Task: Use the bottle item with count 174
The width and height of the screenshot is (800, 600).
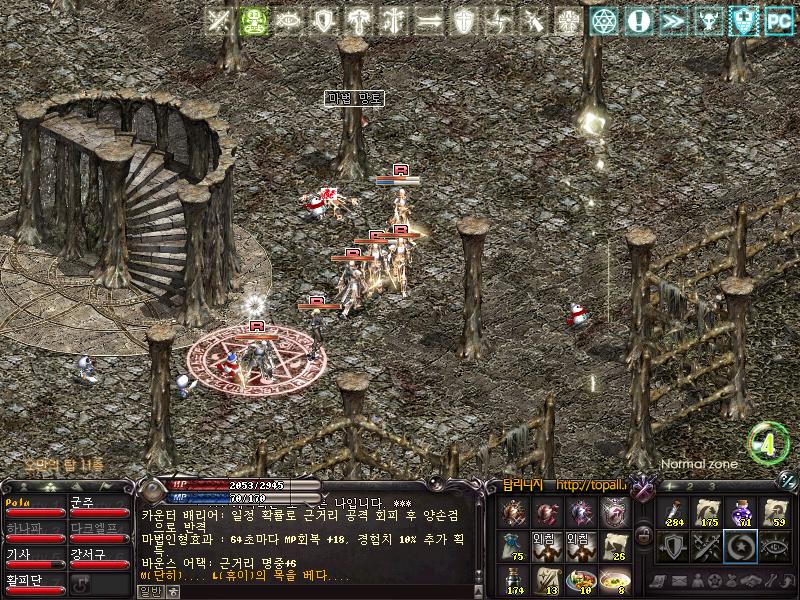Action: pyautogui.click(x=513, y=580)
